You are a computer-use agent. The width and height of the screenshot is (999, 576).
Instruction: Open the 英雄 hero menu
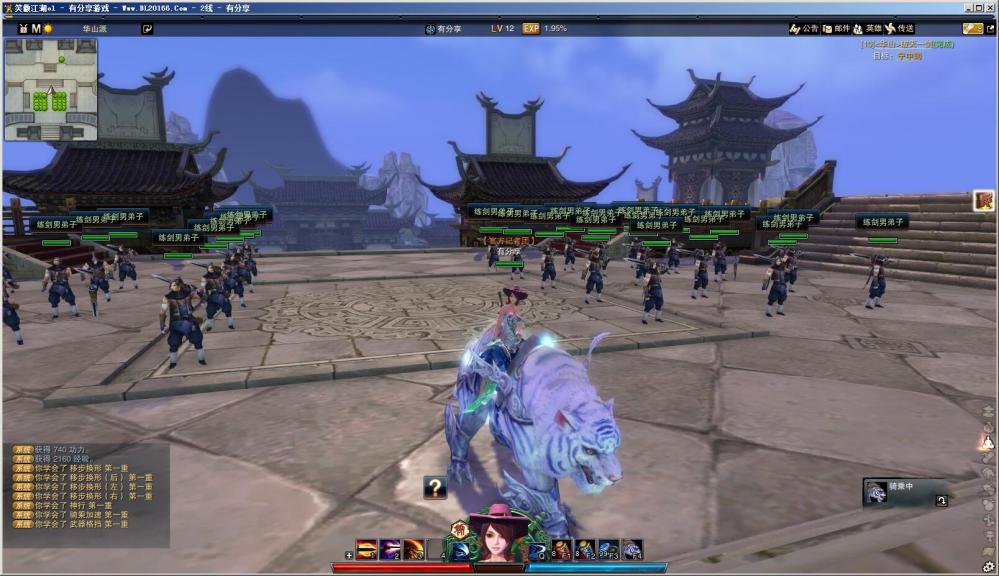point(867,29)
